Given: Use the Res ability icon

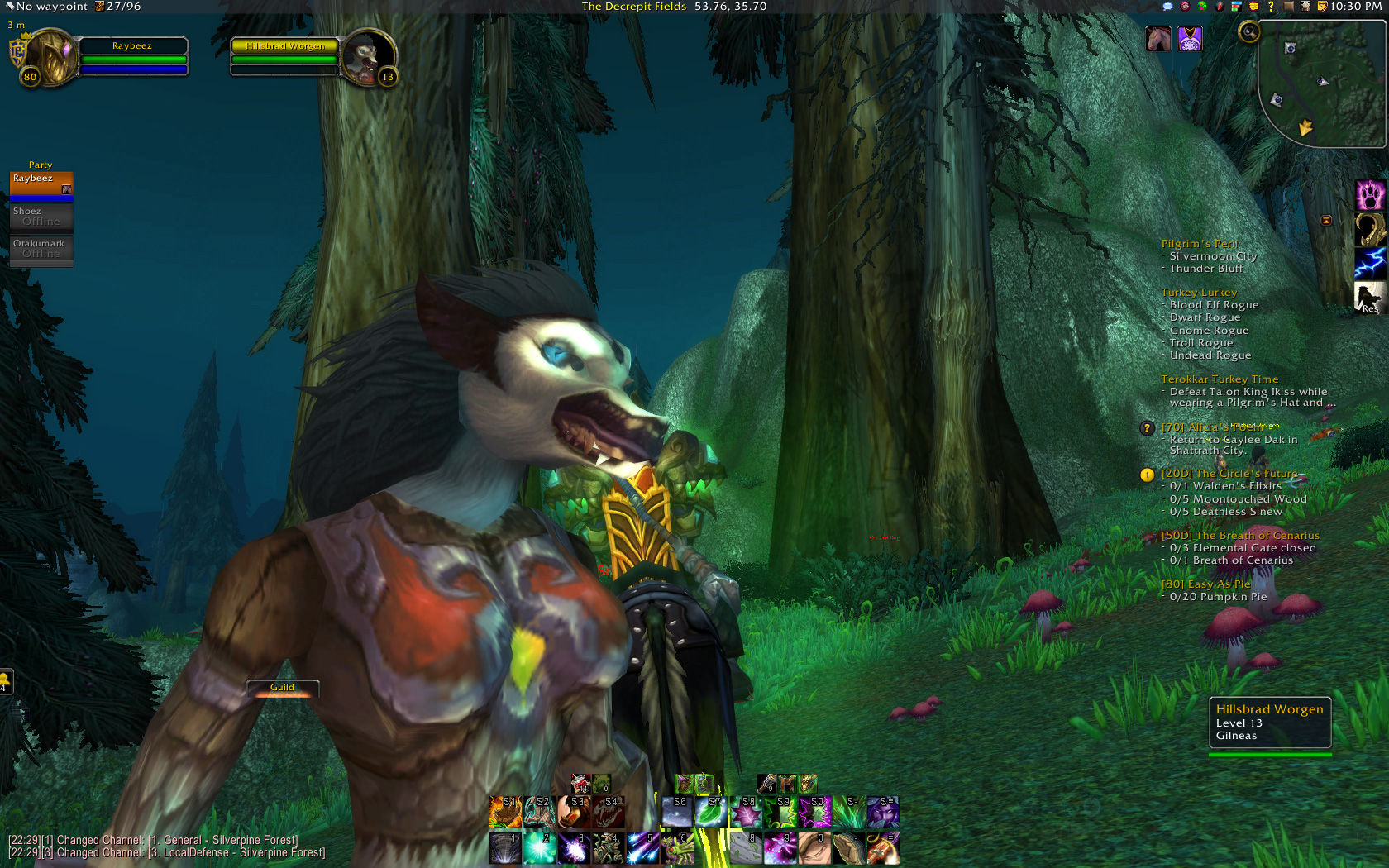Looking at the screenshot, I should (1370, 298).
